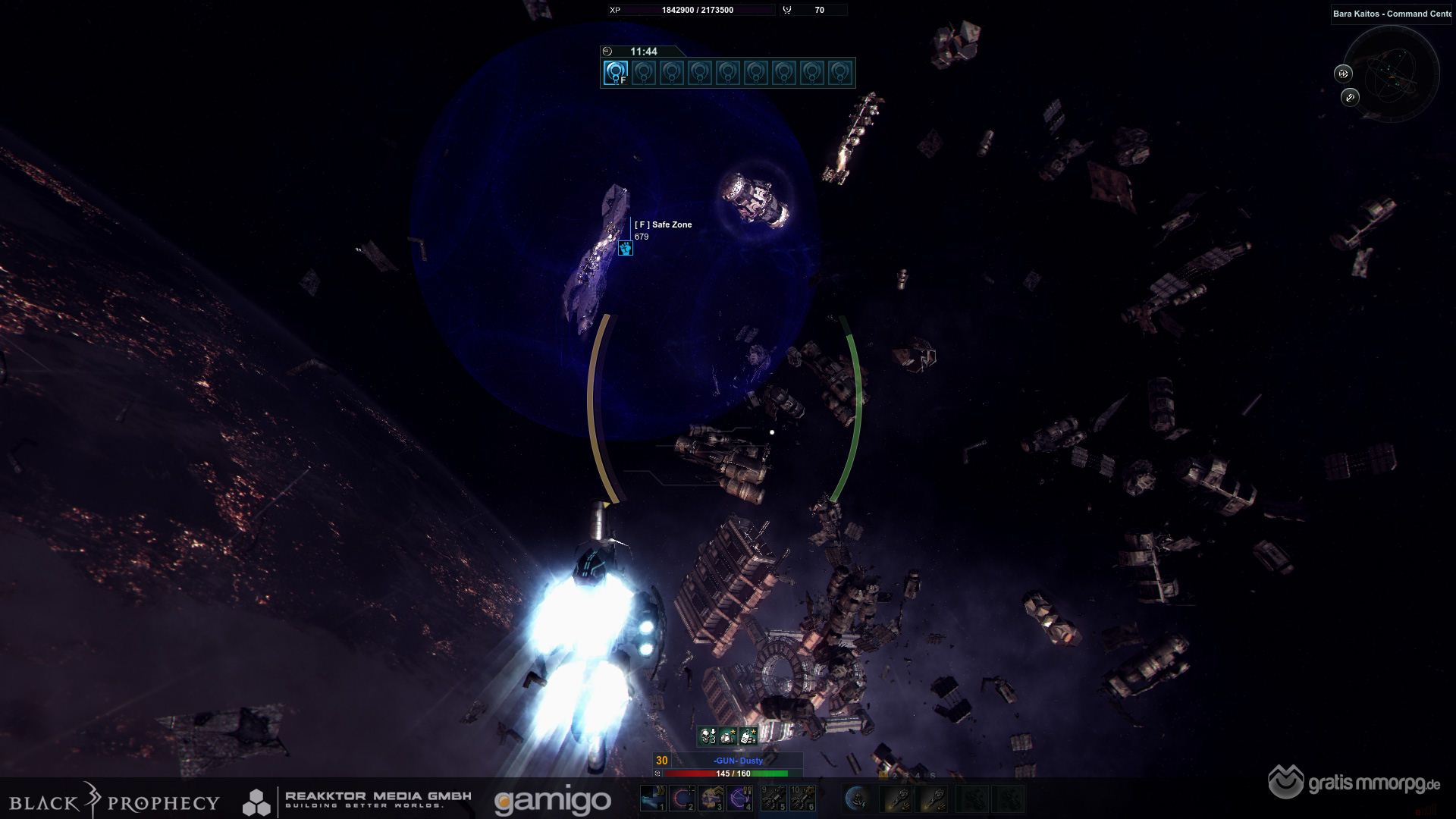Select the -GUN- Dusty player nameplate
The image size is (1456, 819).
(738, 761)
